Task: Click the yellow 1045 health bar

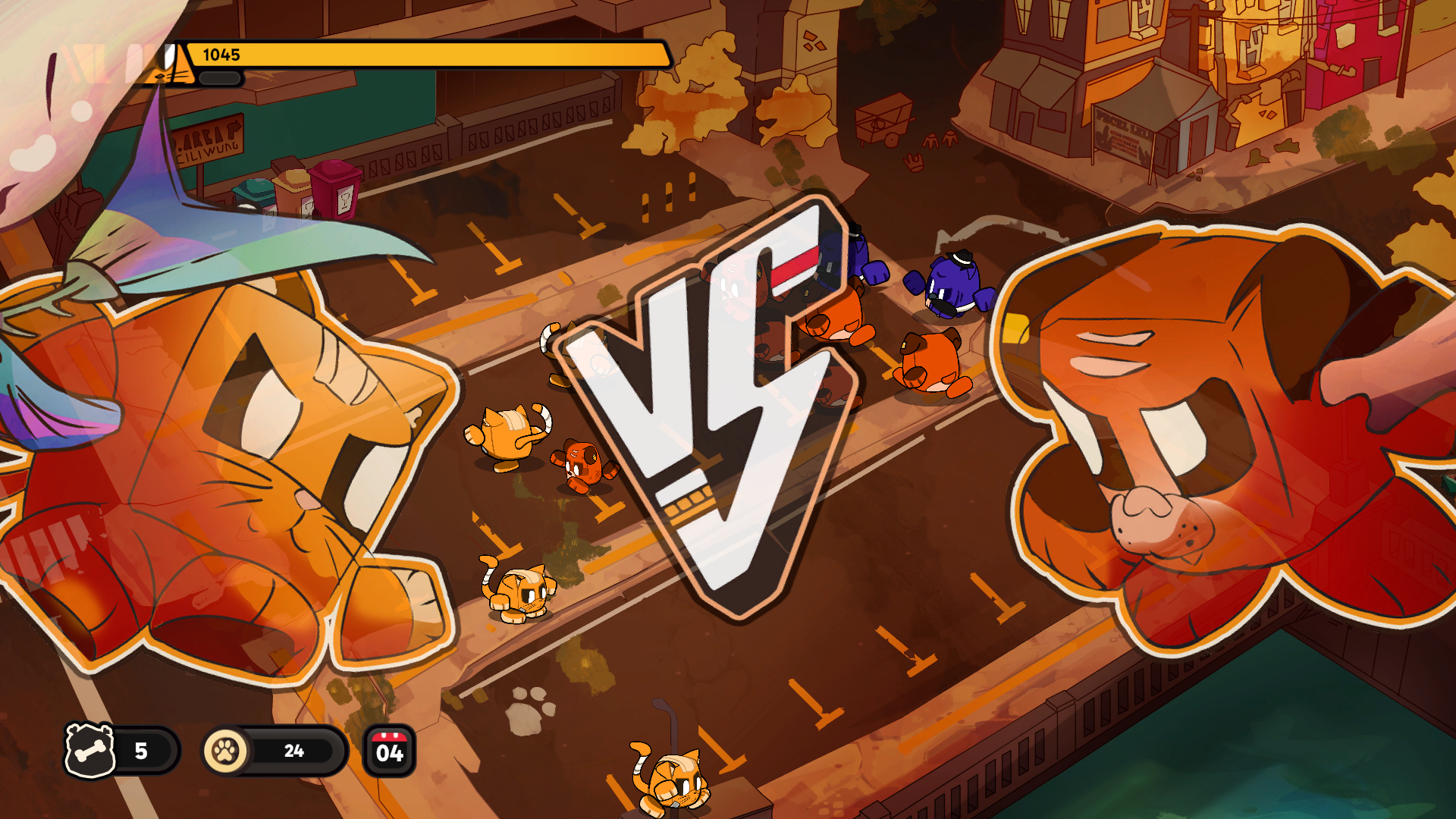Action: point(425,55)
